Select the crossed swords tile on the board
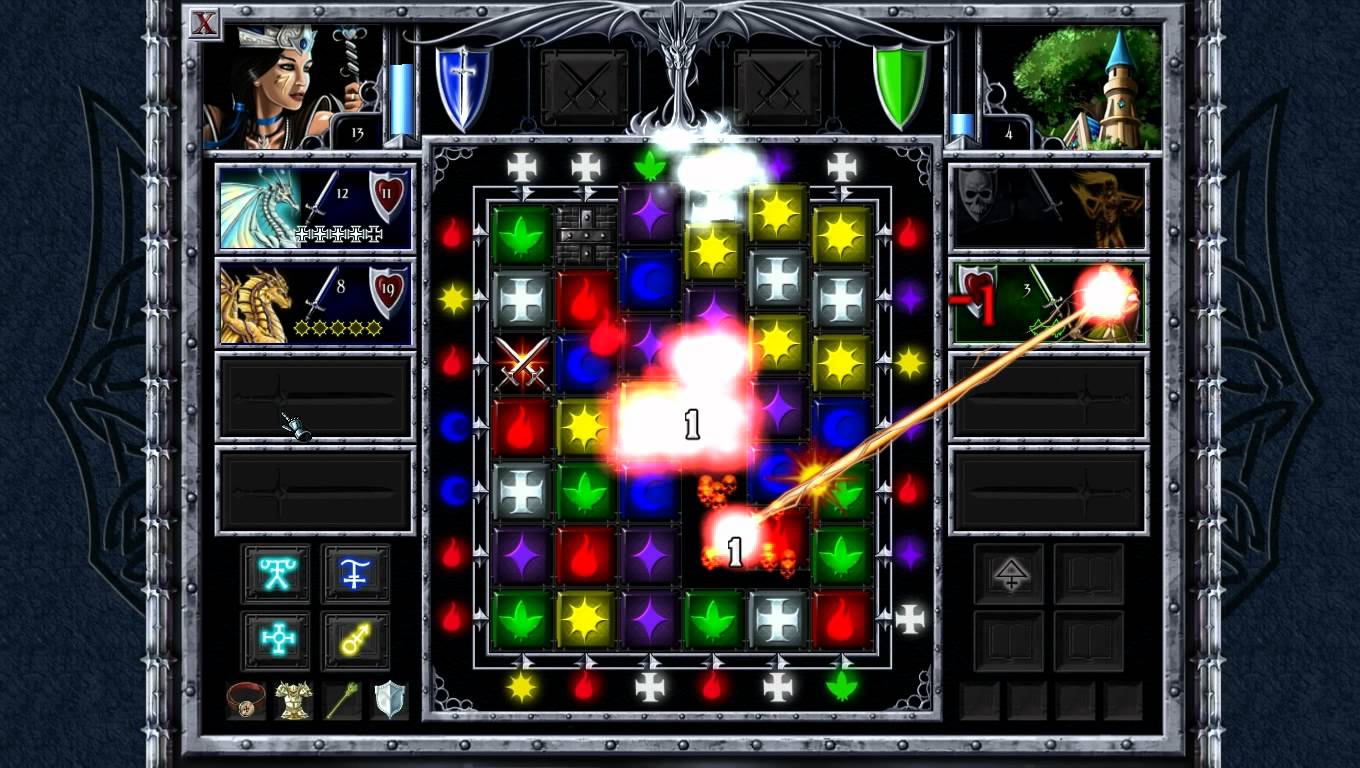This screenshot has height=768, width=1360. (522, 362)
